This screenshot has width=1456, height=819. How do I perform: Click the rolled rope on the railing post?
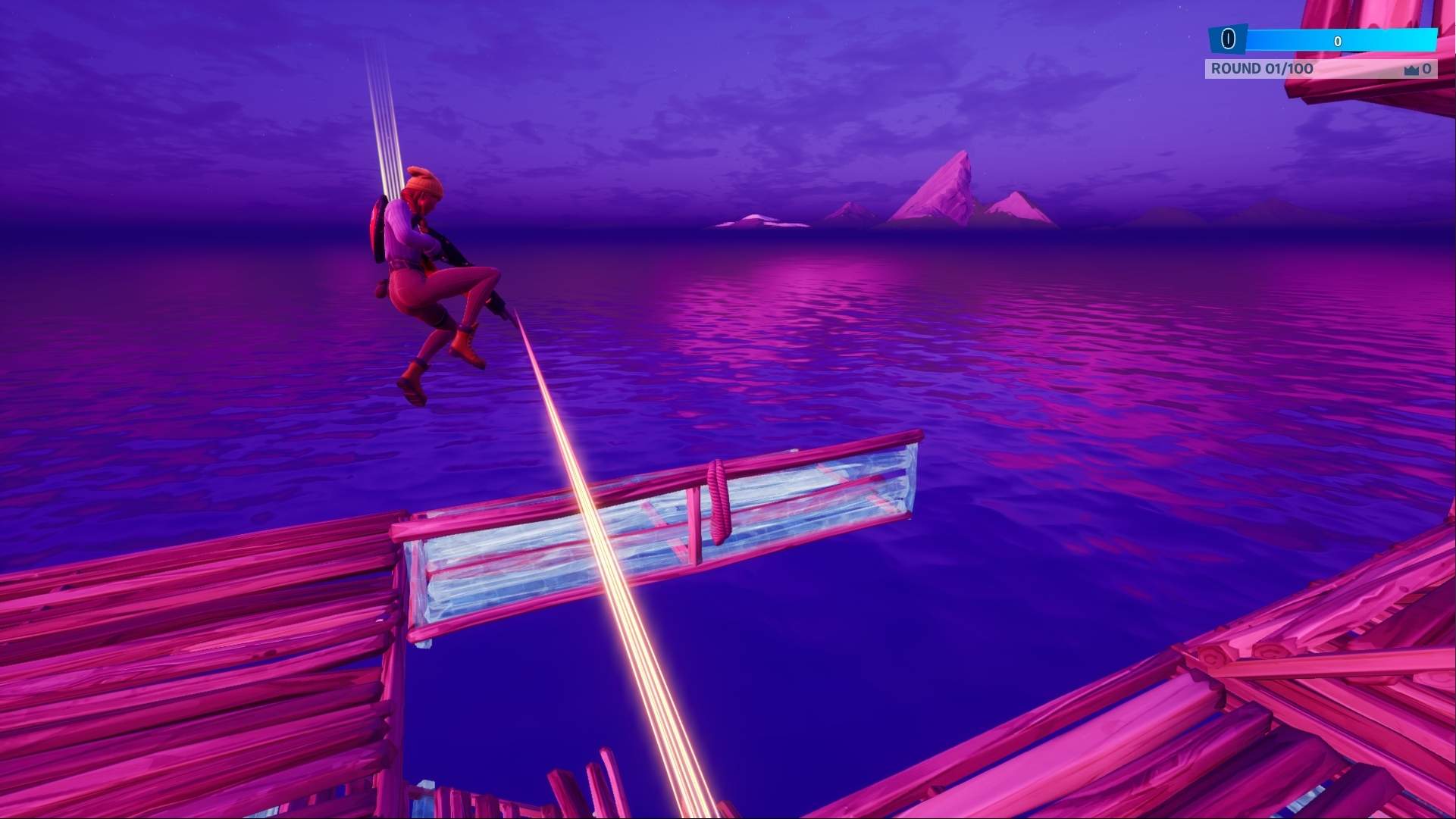tap(717, 500)
